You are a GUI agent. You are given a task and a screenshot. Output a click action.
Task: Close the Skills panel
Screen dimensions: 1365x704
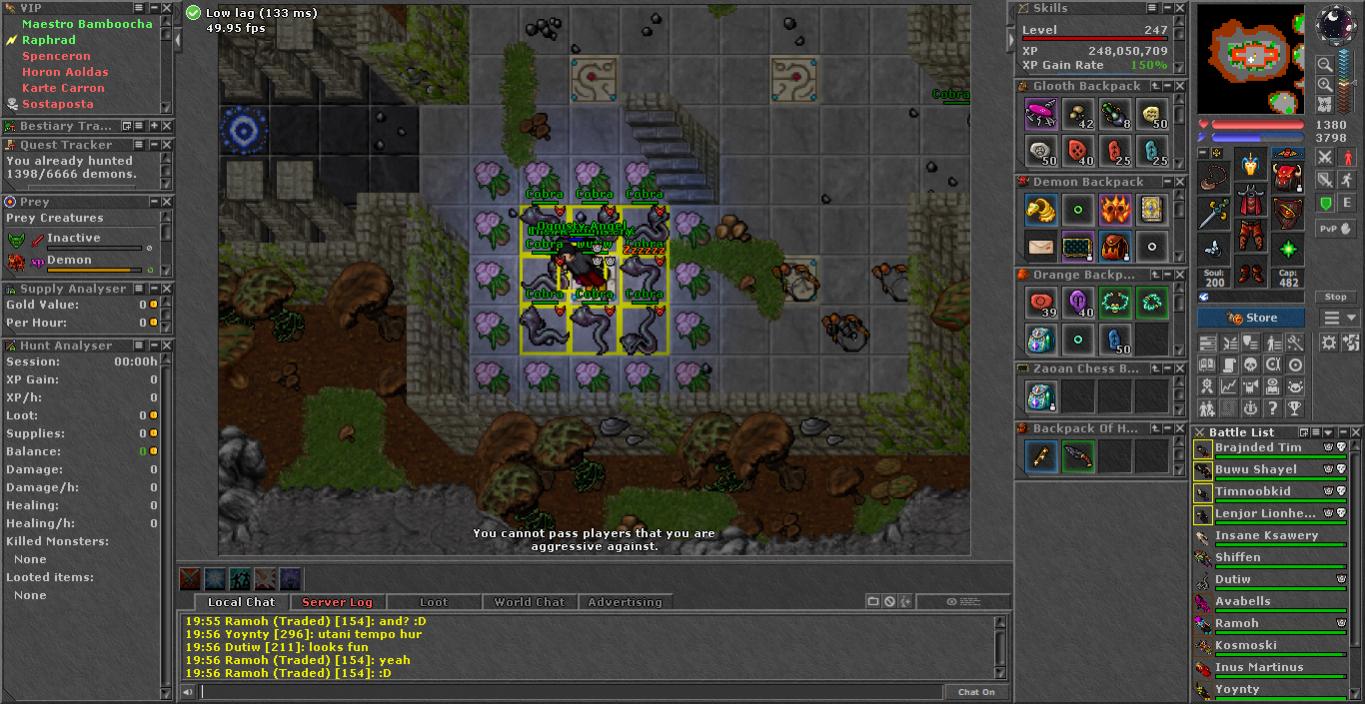[x=1180, y=8]
